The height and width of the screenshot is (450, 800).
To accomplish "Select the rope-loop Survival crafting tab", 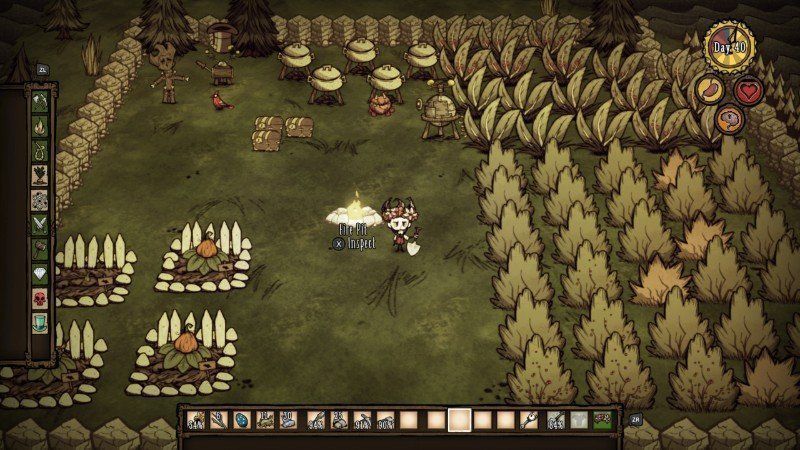I will (41, 151).
